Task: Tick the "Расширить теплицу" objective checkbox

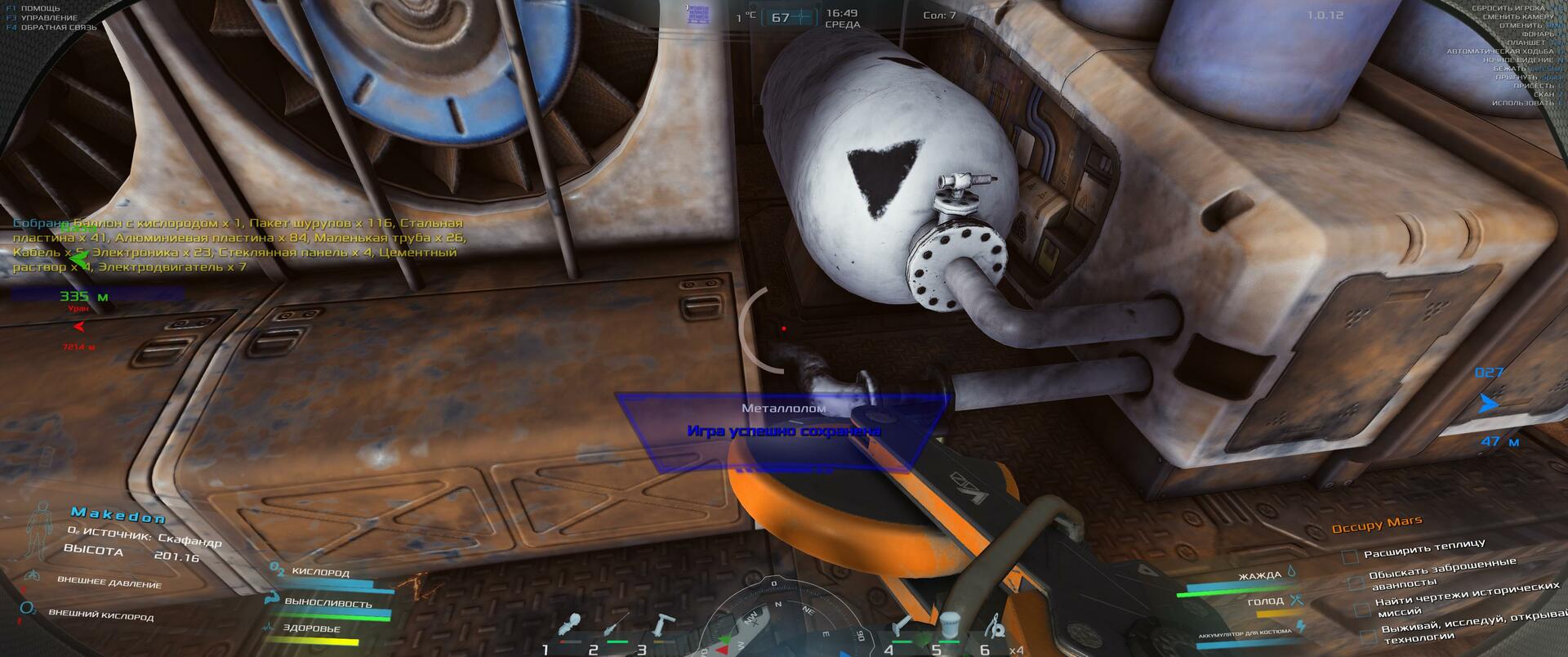Action: click(1350, 556)
